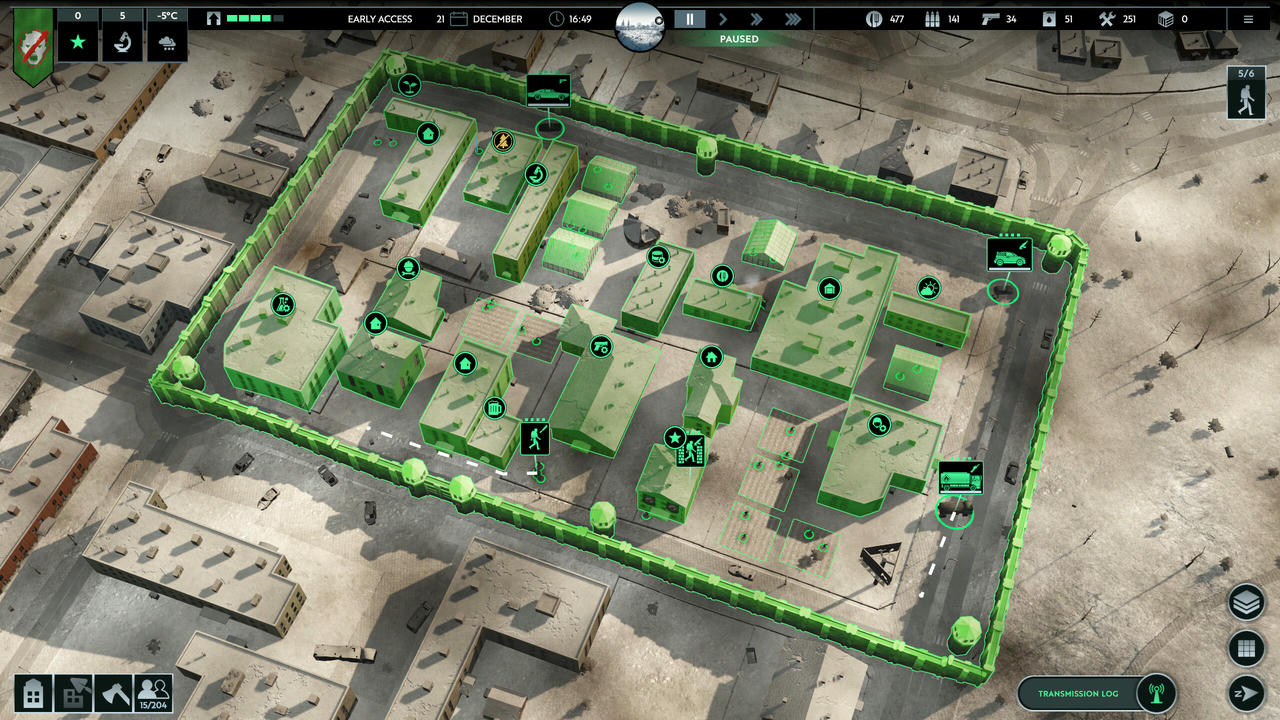Open the expedition survivors 5/6 panel
Image resolution: width=1280 pixels, height=720 pixels.
[x=1245, y=93]
